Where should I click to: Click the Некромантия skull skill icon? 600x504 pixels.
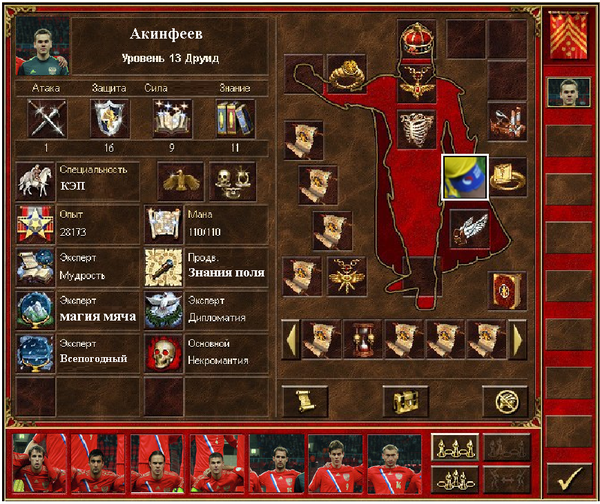click(x=163, y=354)
